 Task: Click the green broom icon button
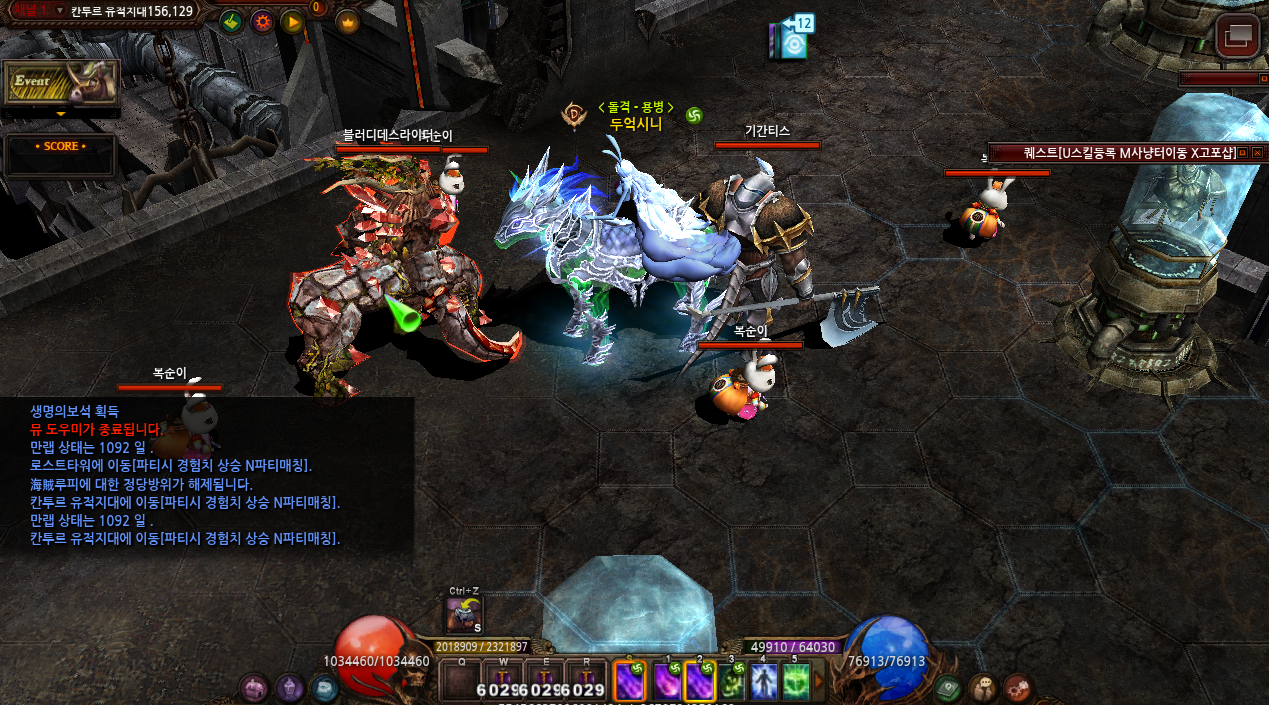coord(231,21)
